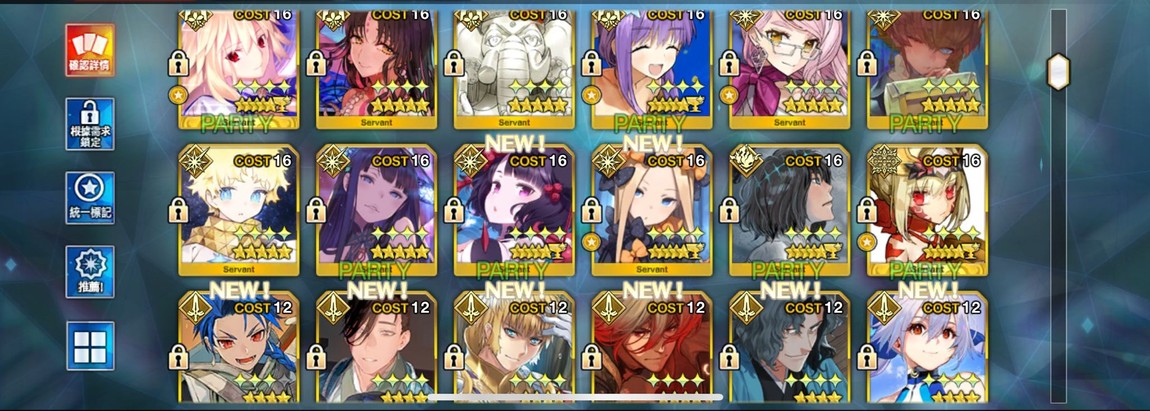Select the blue-haired red-eyed cost 12 servant

coord(238,350)
